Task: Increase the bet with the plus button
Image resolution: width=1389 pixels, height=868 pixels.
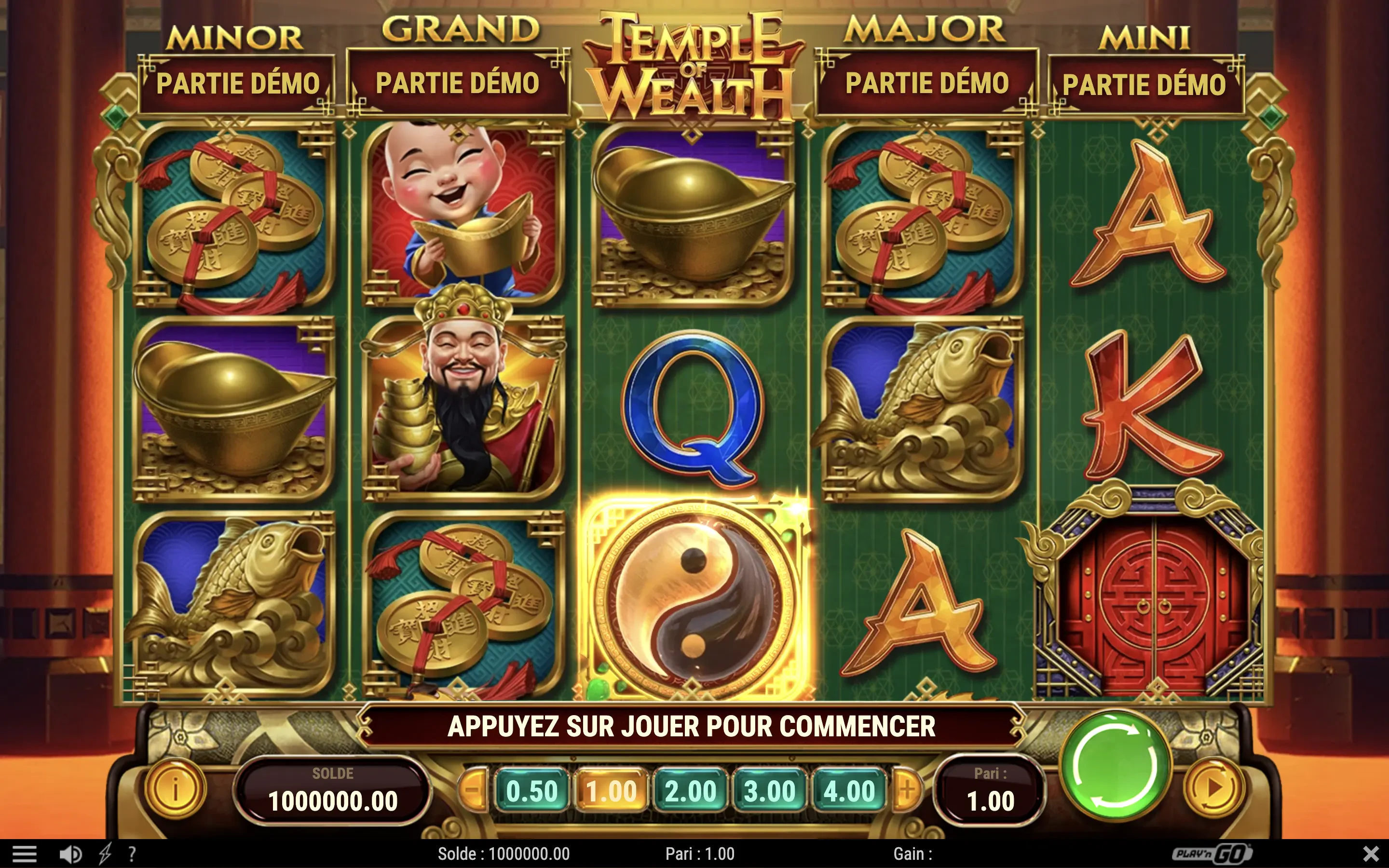Action: click(908, 790)
